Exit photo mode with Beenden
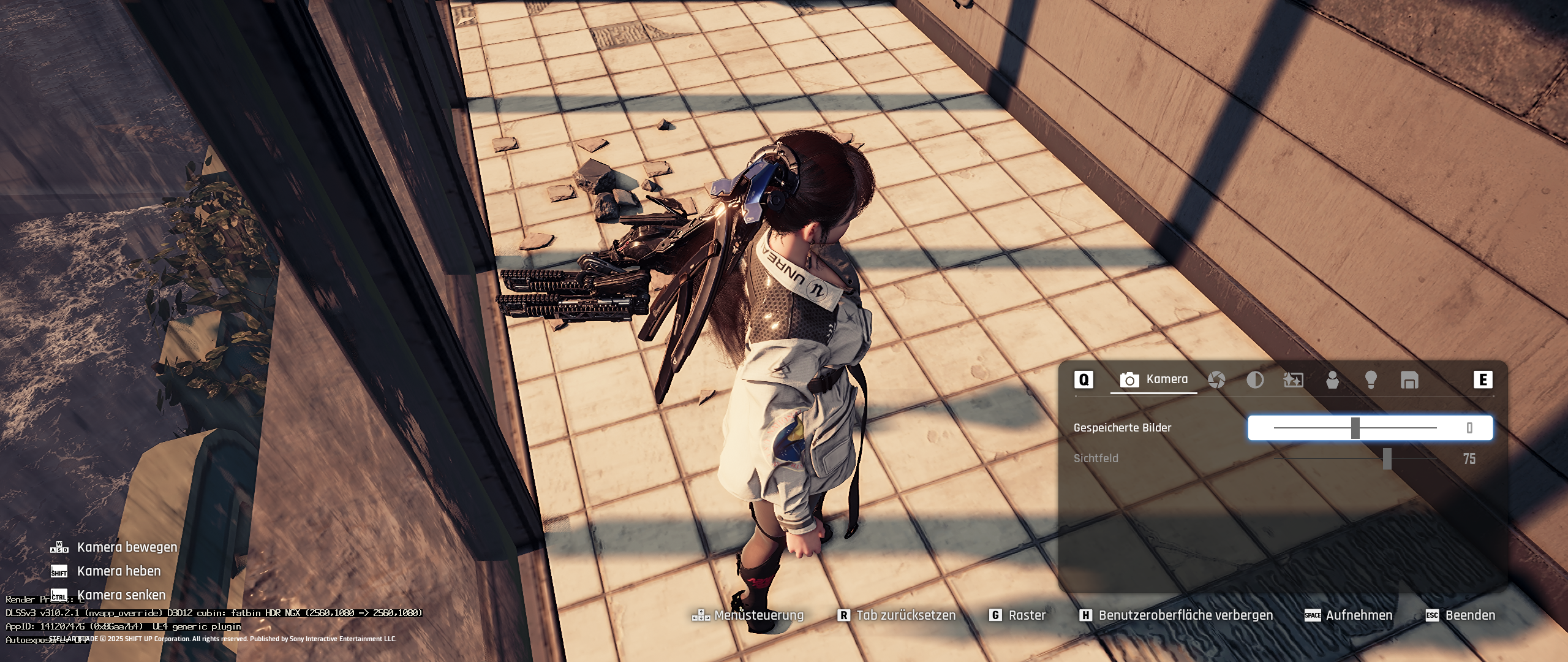Viewport: 1568px width, 662px height. [1469, 615]
